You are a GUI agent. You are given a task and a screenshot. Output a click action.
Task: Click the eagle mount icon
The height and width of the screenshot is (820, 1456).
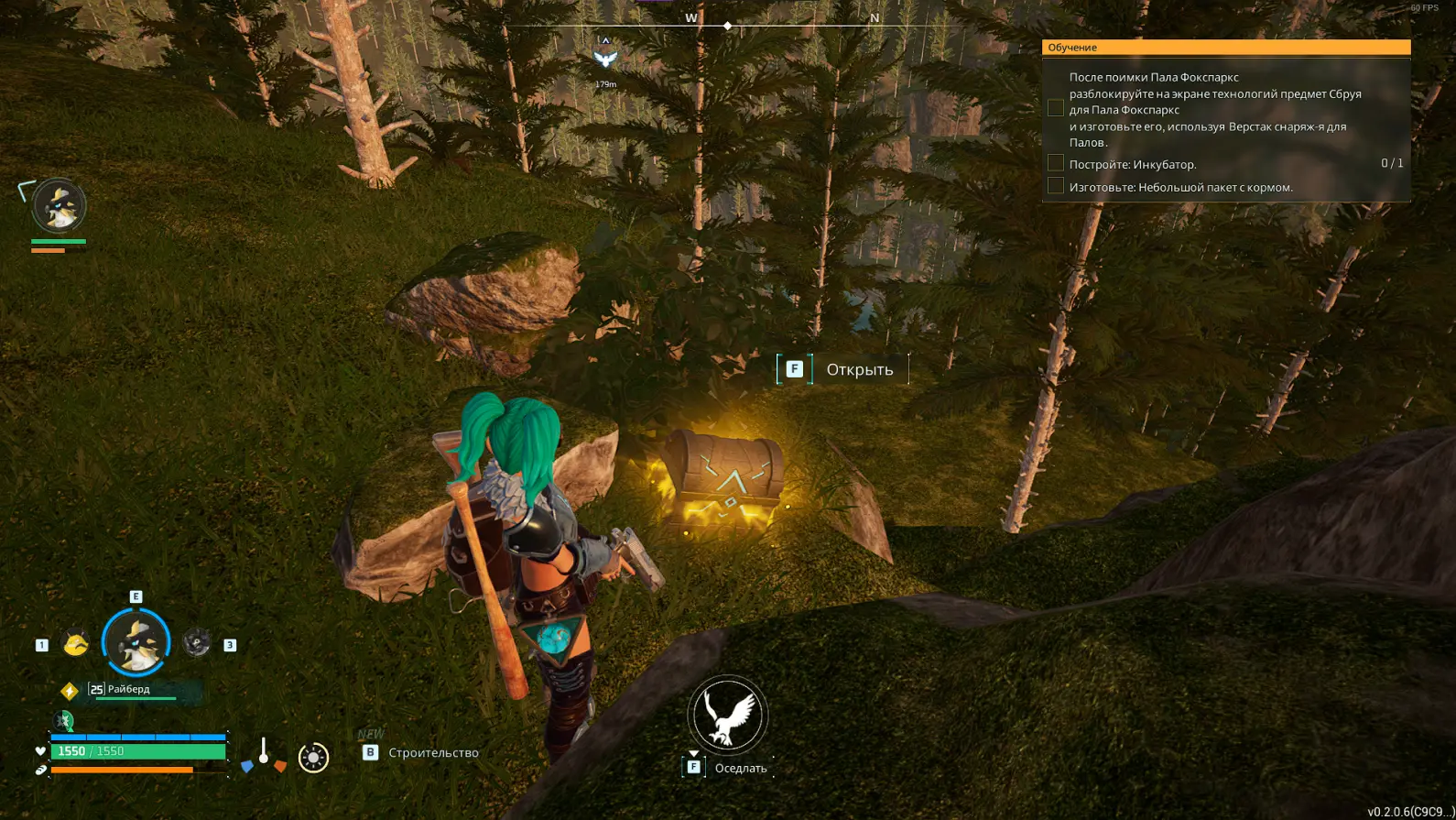click(x=728, y=715)
